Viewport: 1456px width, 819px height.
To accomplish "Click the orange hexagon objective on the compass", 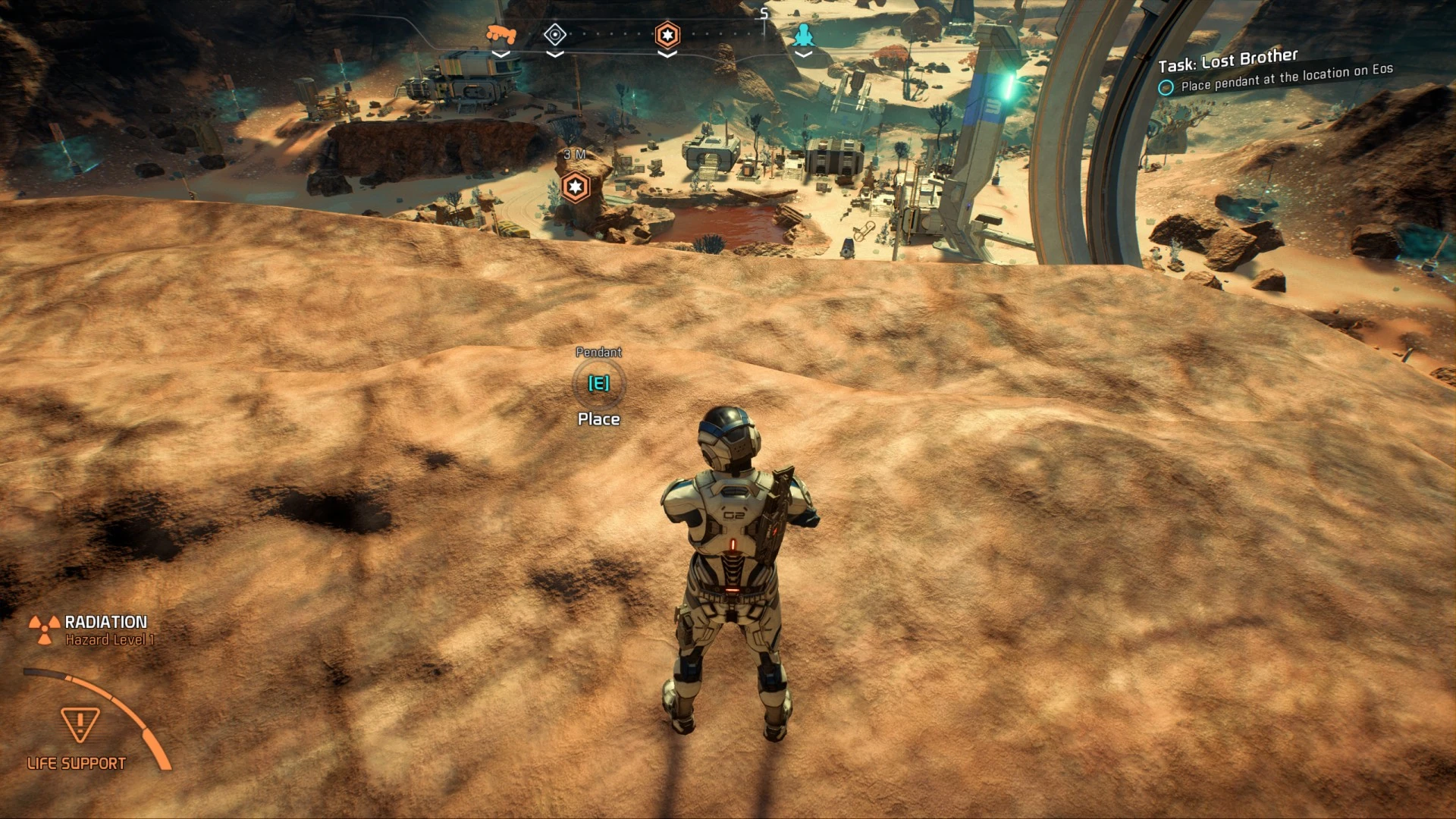I will coord(667,35).
